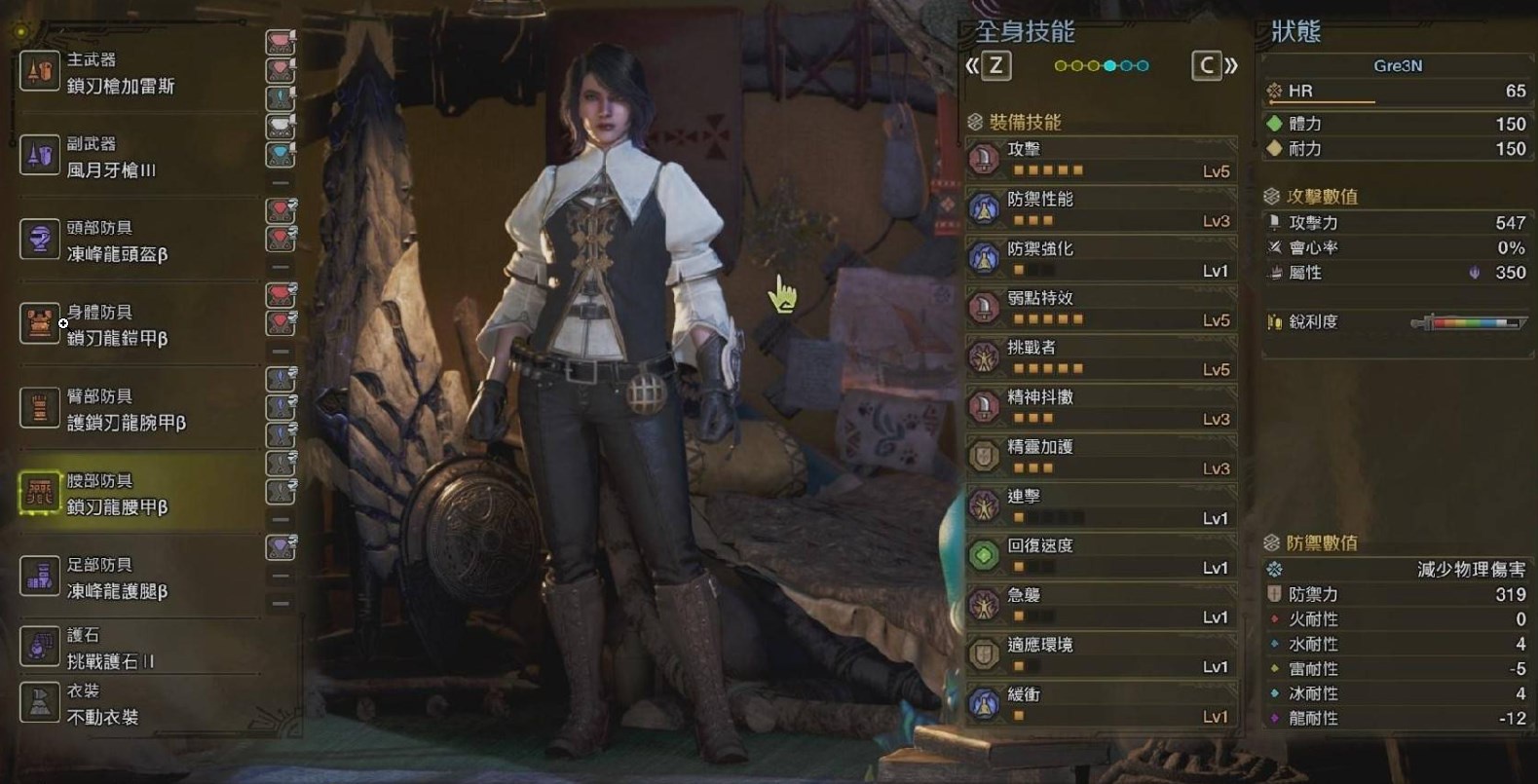Select the 適應環境 Lv1 skill row
This screenshot has width=1538, height=784.
pyautogui.click(x=1101, y=655)
